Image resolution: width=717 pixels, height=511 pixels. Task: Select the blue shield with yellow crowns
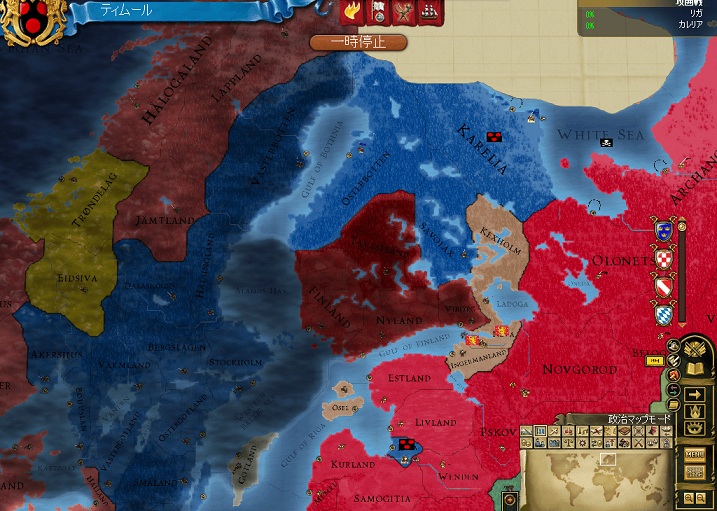point(662,230)
